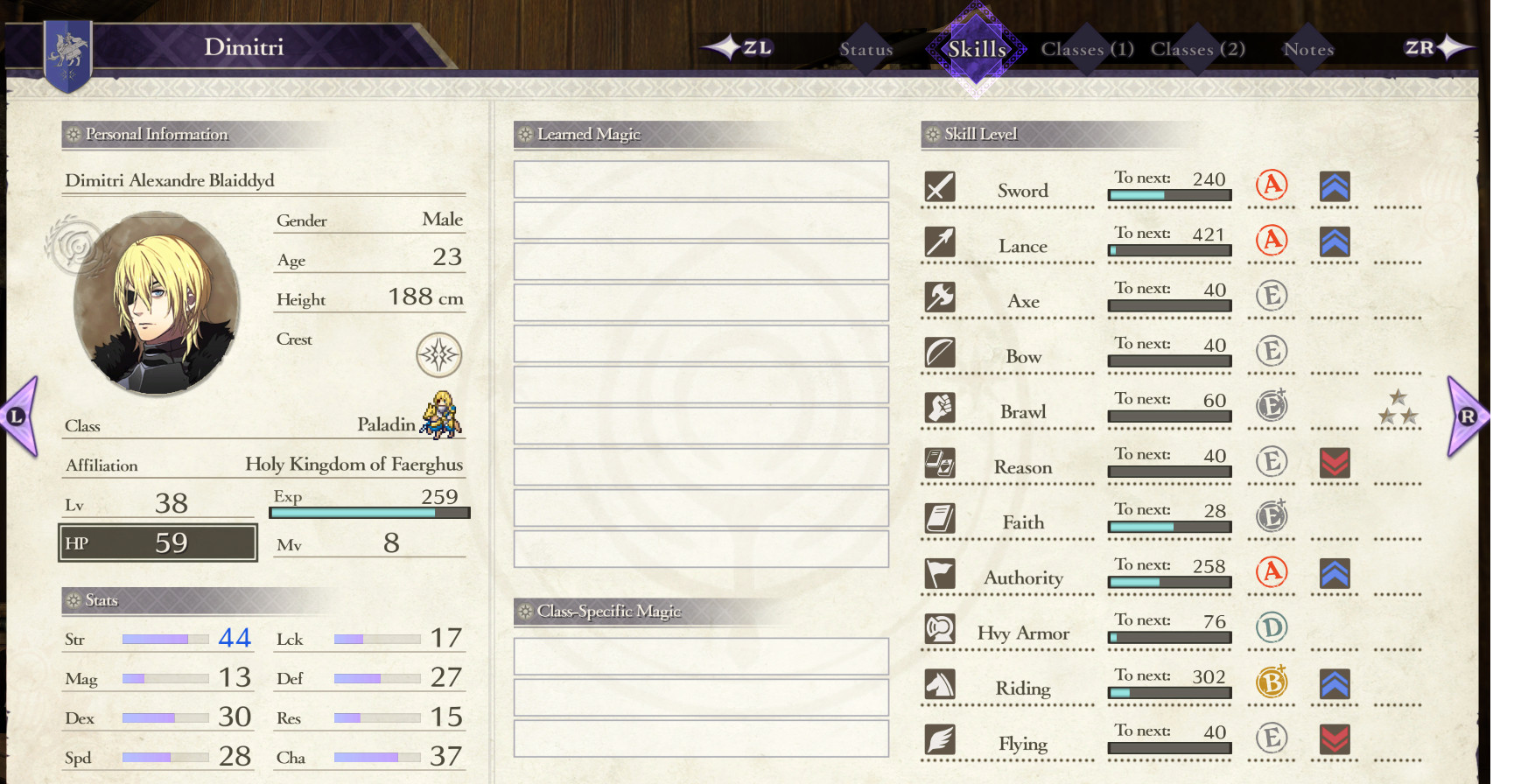
Task: Click the Bow skill icon
Action: coord(940,353)
